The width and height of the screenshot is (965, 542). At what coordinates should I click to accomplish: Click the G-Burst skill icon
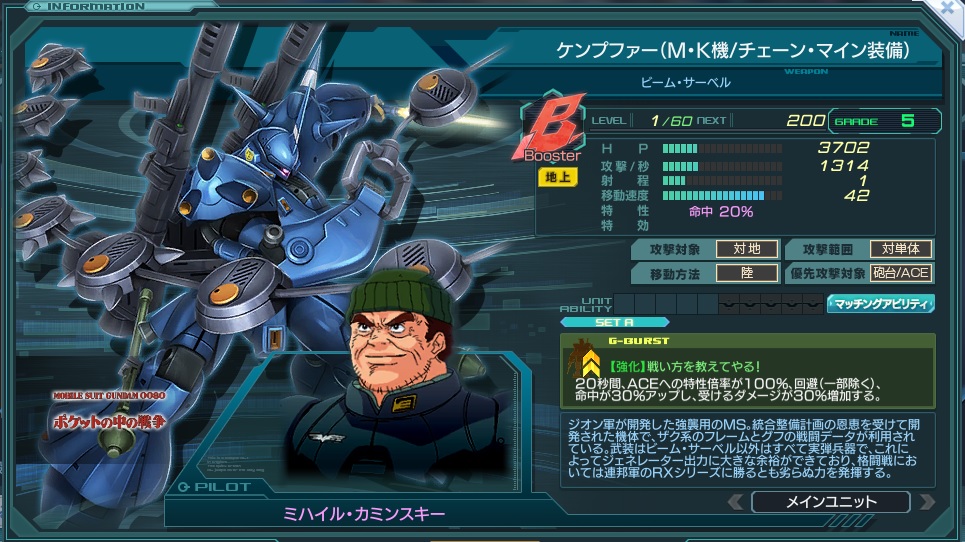(579, 361)
